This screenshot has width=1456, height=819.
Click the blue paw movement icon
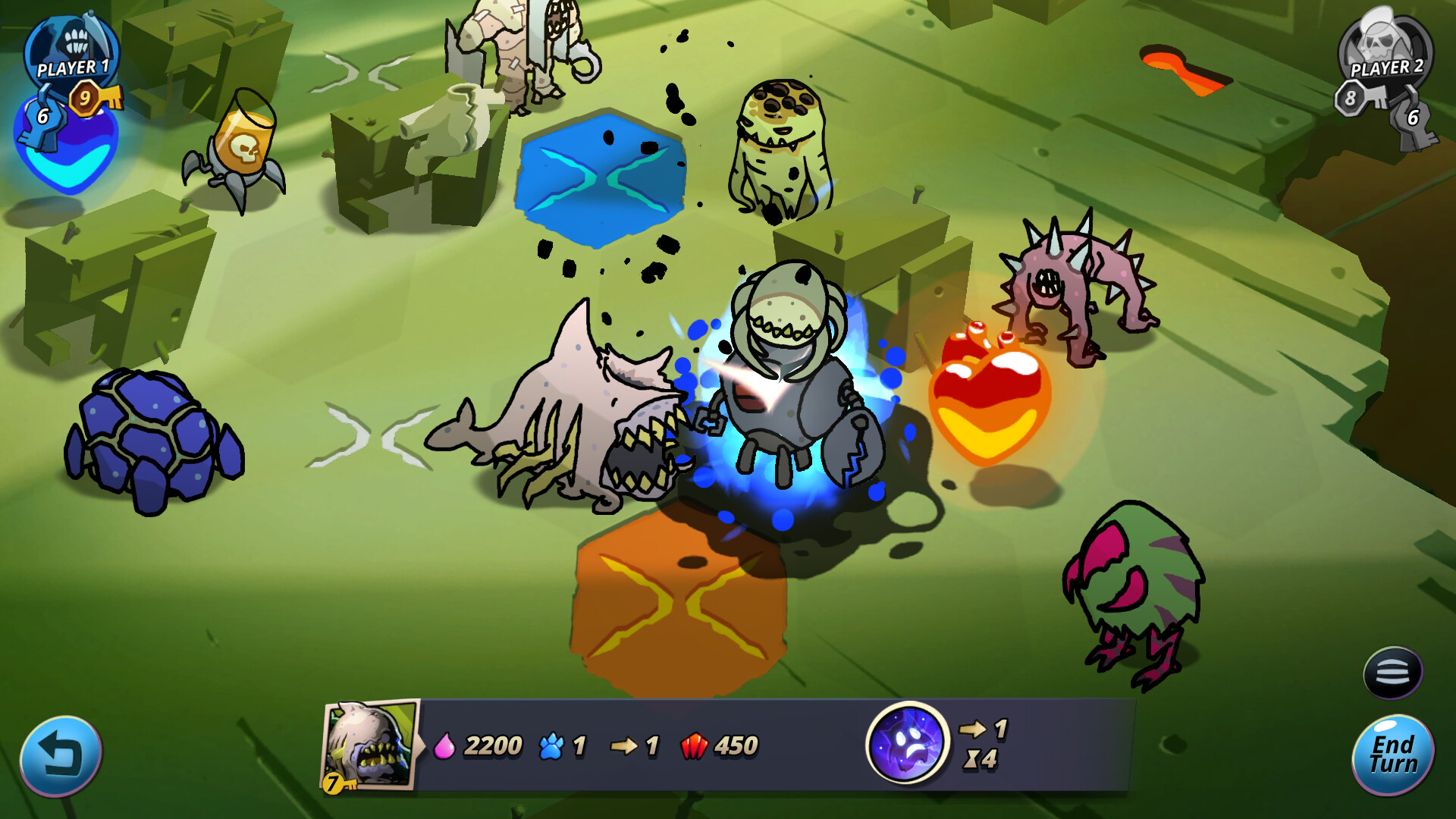point(553,747)
